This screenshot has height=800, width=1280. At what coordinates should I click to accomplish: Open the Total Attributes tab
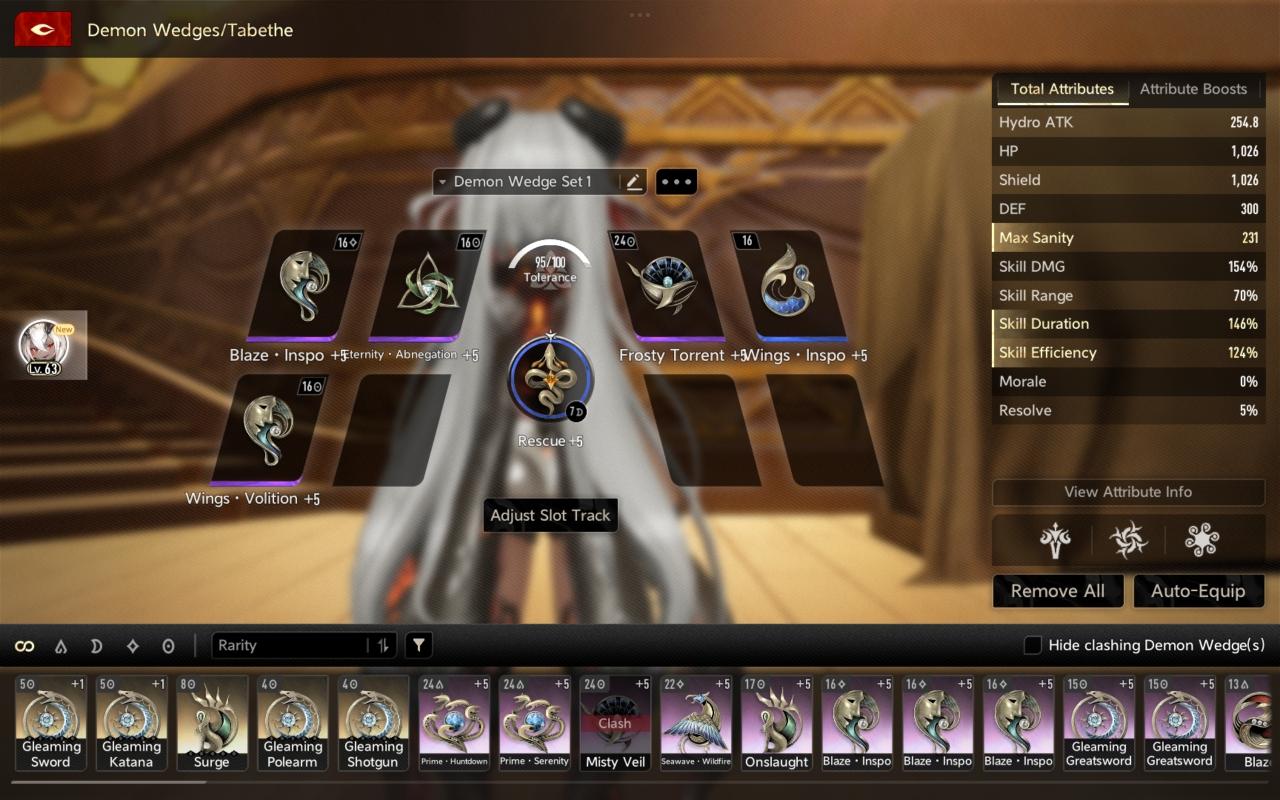(1061, 89)
